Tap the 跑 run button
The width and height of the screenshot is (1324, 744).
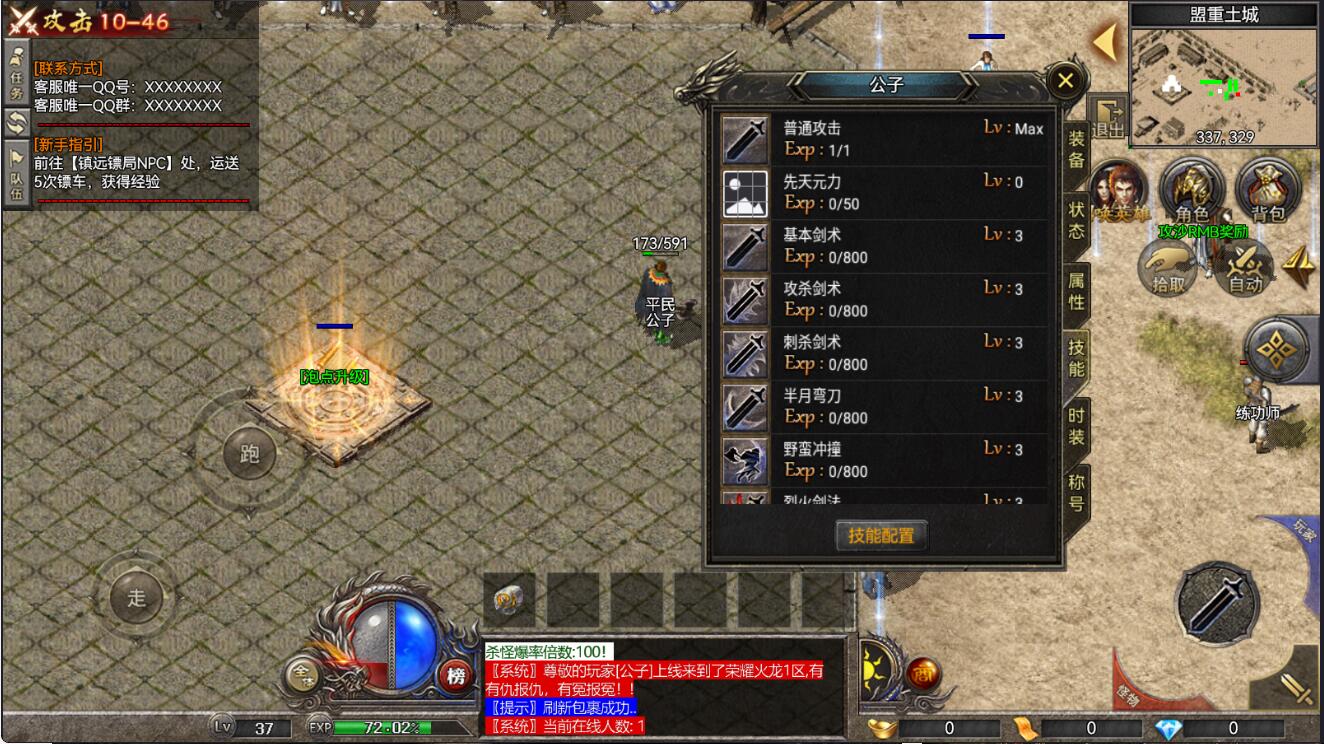(249, 453)
